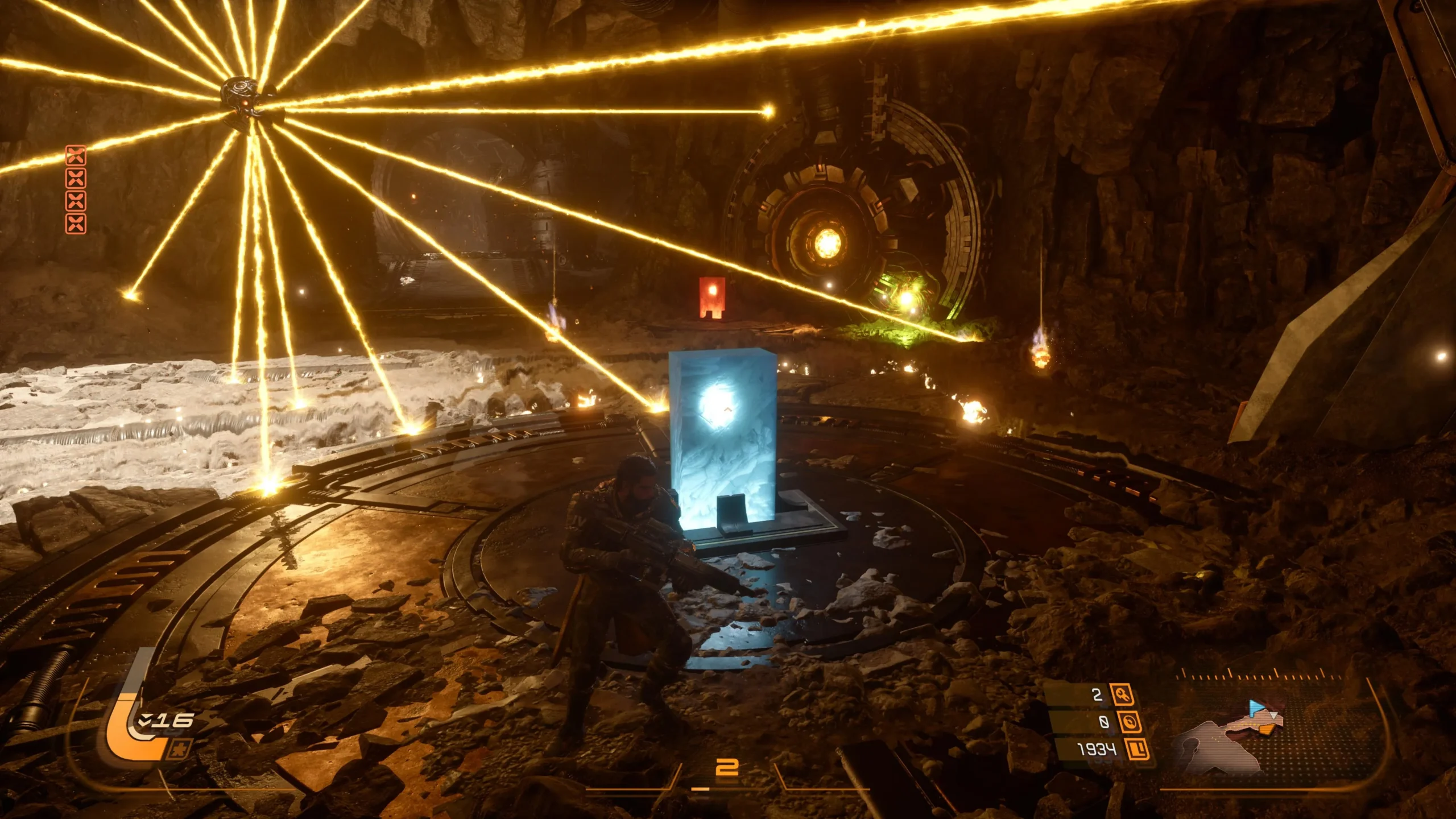Select the orange player arrow on the minimap
The height and width of the screenshot is (819, 1456).
[x=1267, y=729]
